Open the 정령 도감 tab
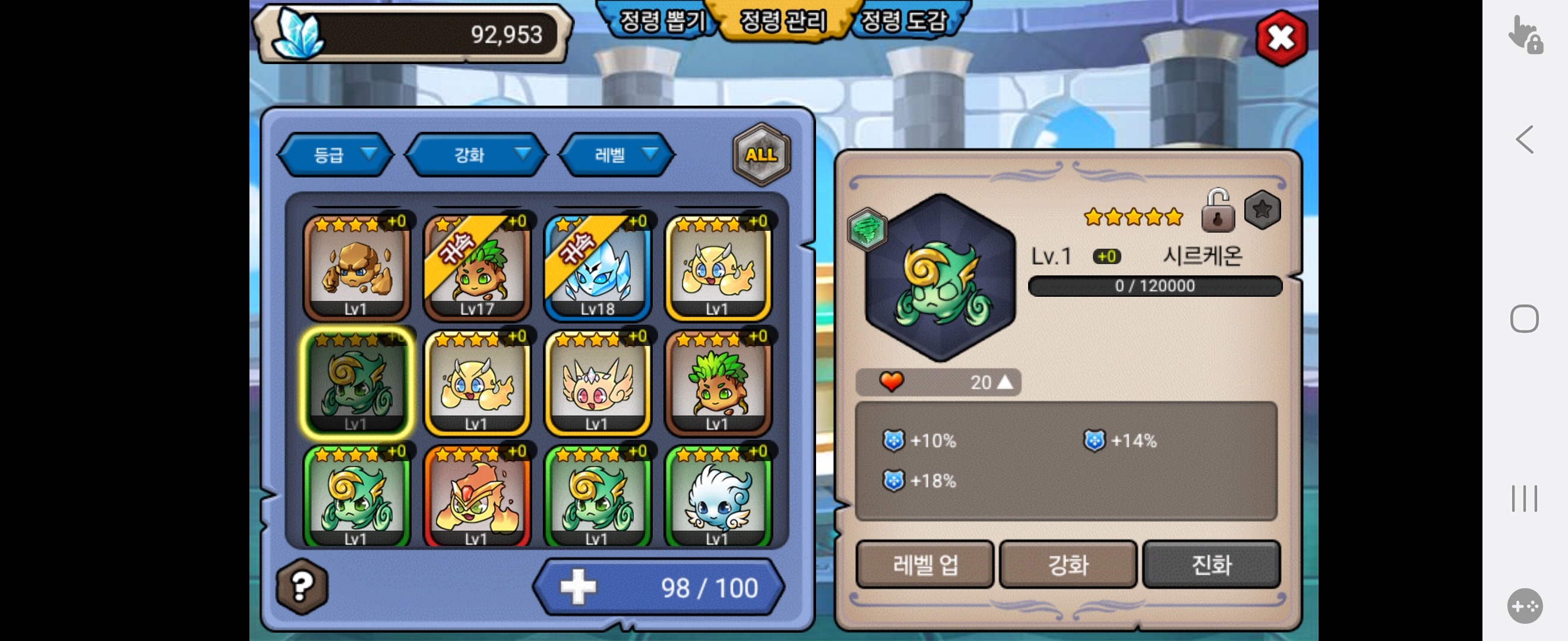1568x641 pixels. tap(905, 22)
